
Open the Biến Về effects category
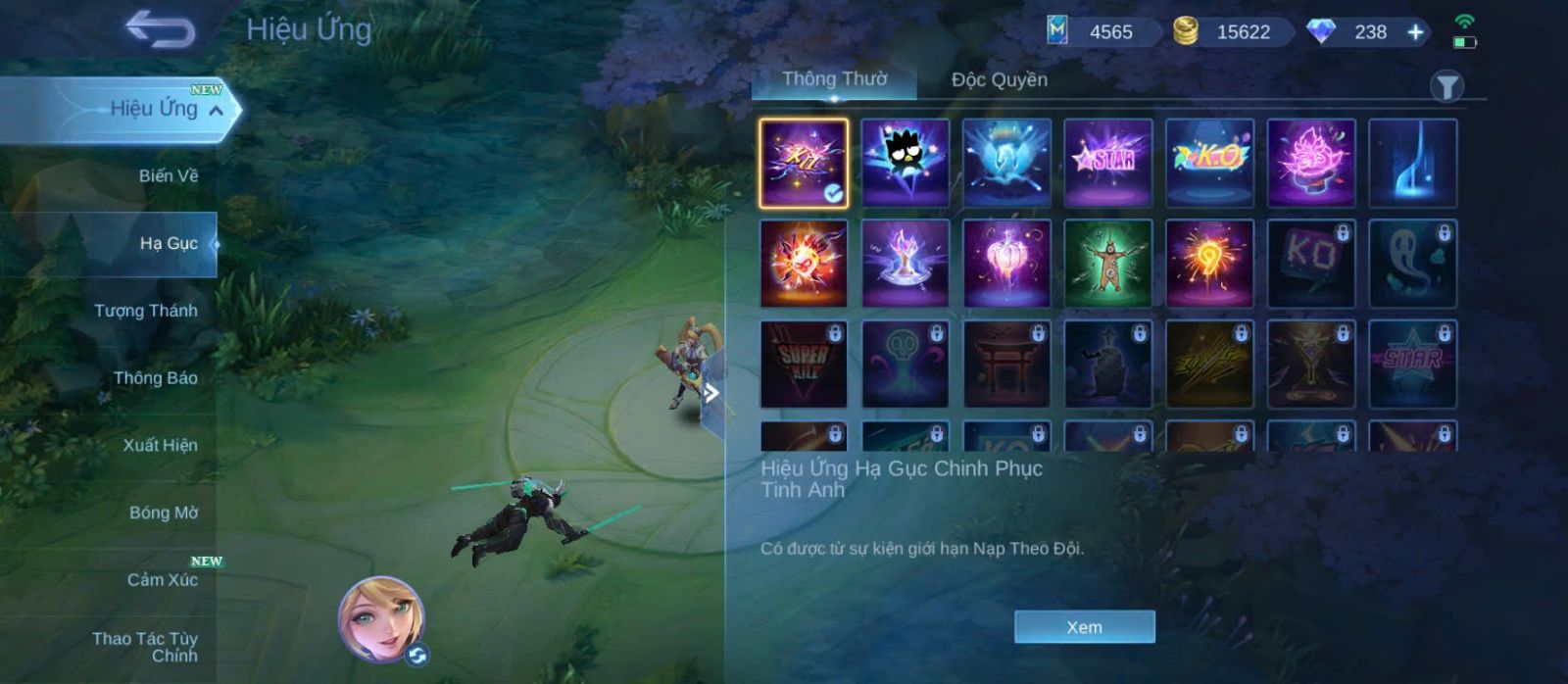click(168, 176)
